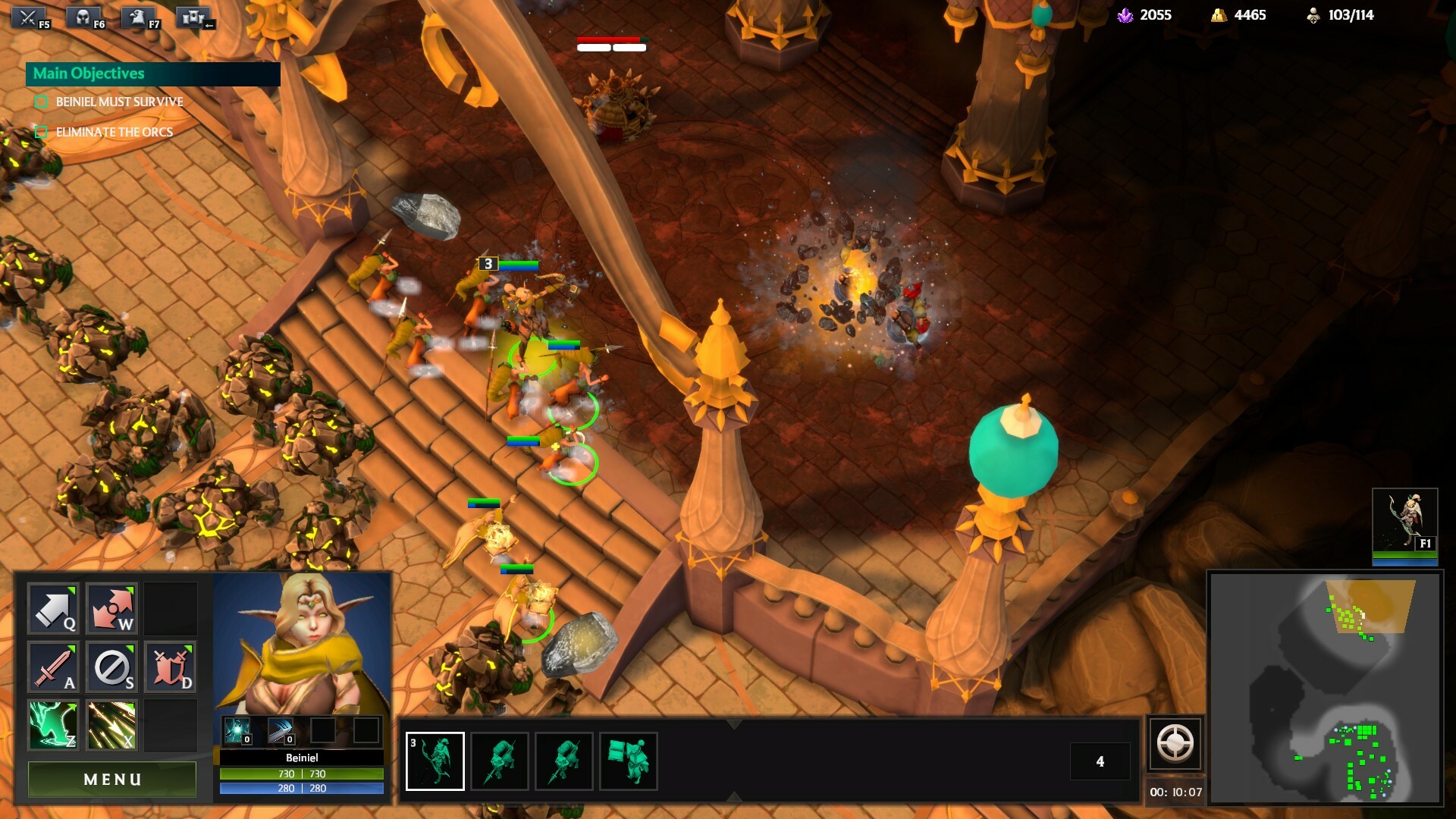1456x819 pixels.
Task: Pick the banner-carrier unit card
Action: (x=629, y=761)
